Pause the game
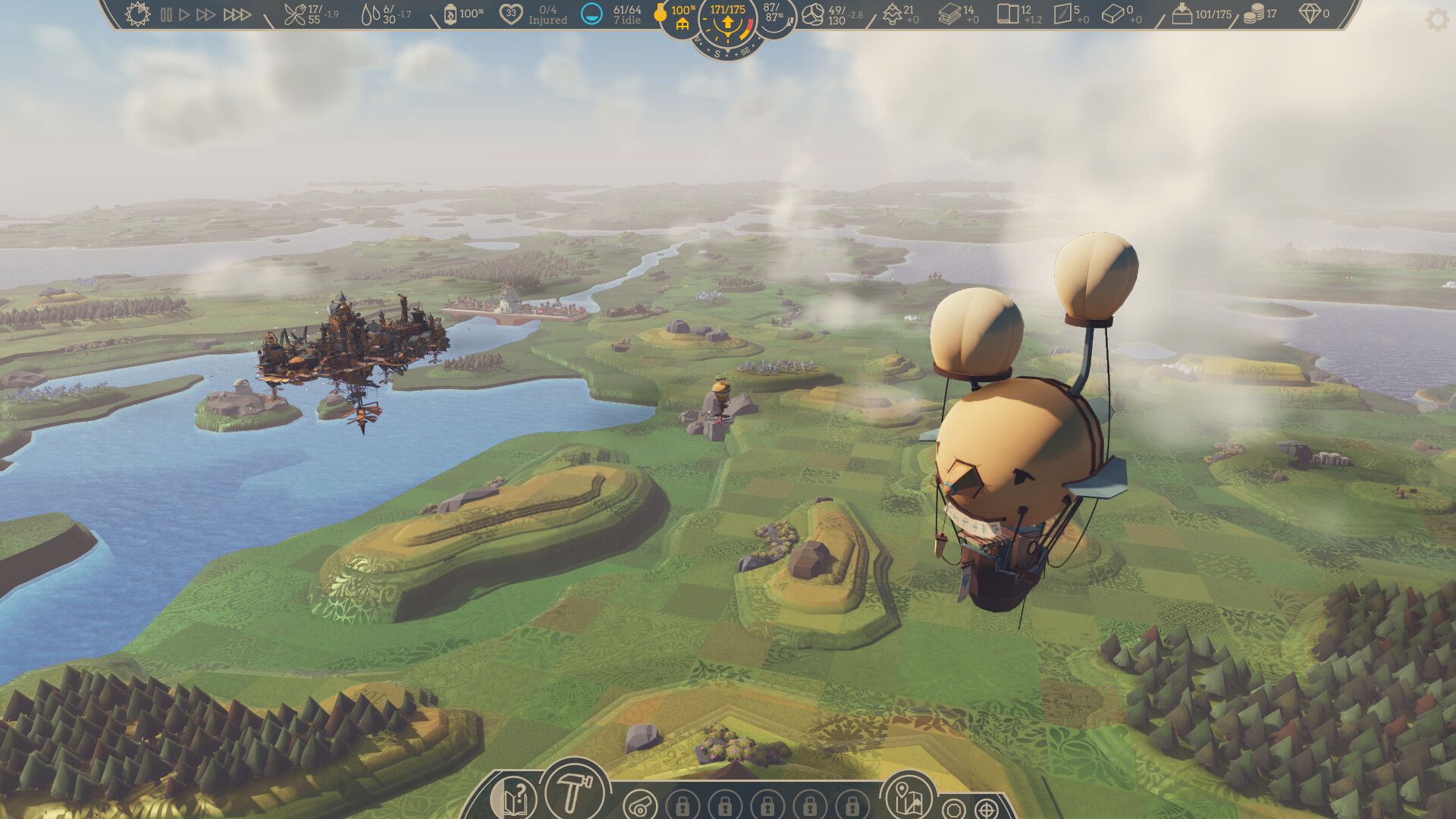This screenshot has height=819, width=1456. coord(164,13)
